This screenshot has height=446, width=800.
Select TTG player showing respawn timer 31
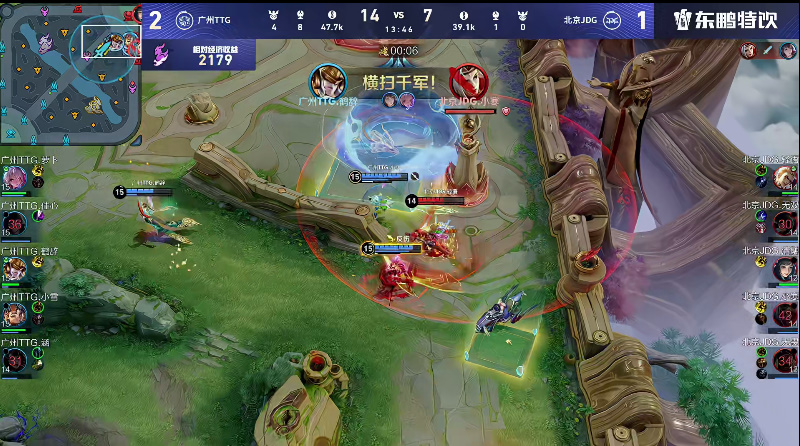(15, 358)
